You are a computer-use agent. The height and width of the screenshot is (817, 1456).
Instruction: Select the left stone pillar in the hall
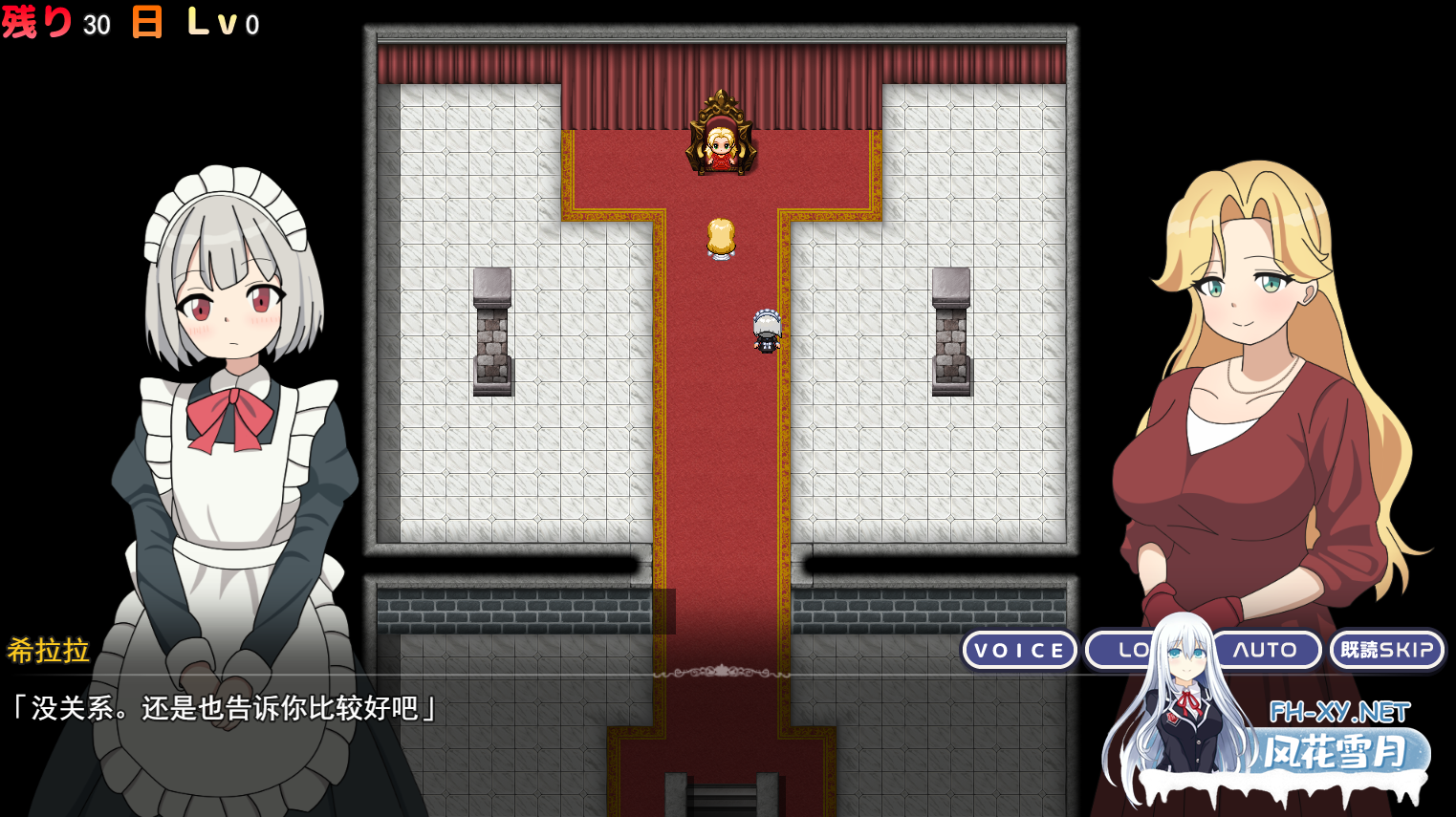[492, 330]
